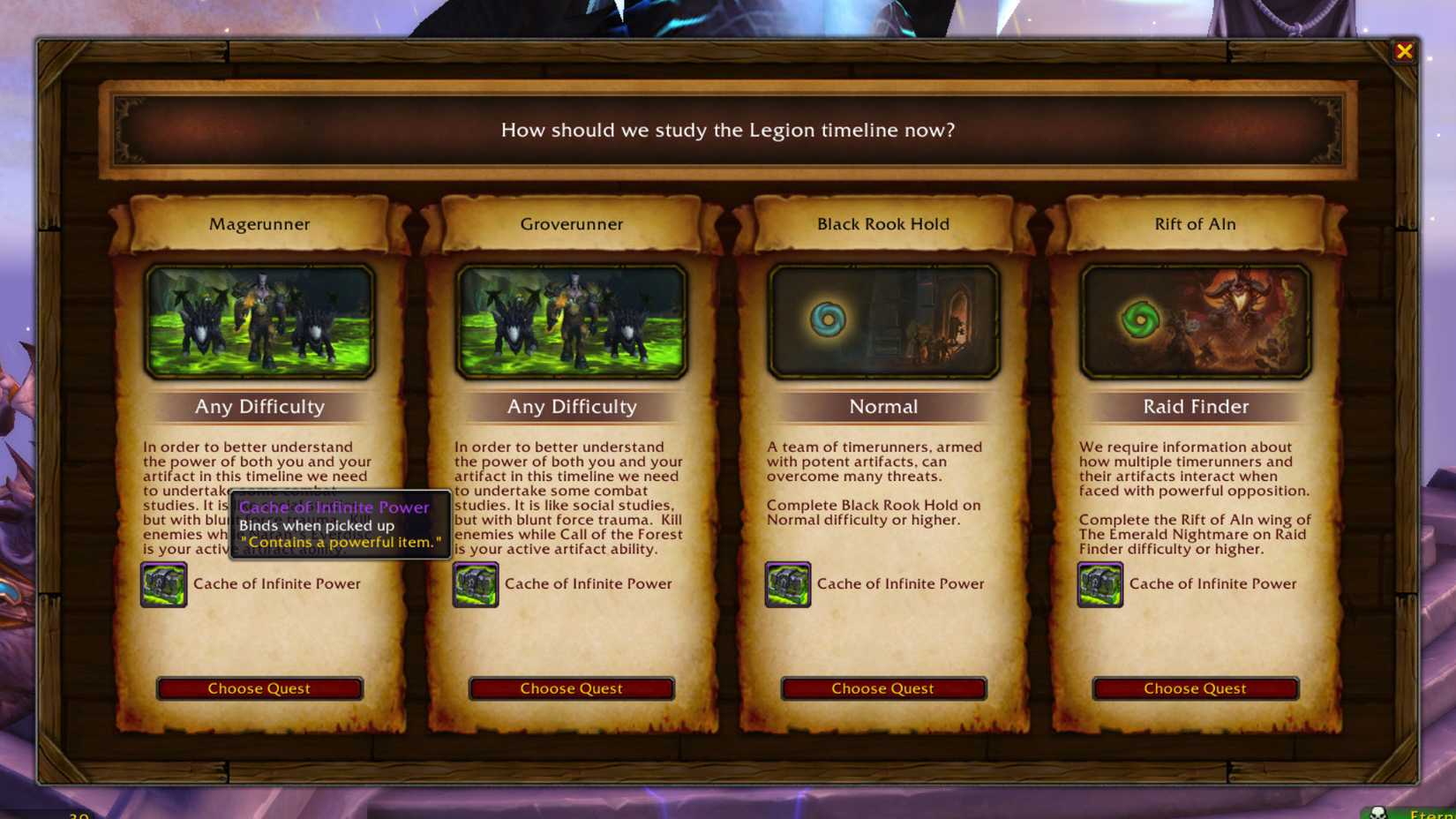
Task: Click the Cache of Infinite Power icon under Groverunner
Action: point(476,584)
